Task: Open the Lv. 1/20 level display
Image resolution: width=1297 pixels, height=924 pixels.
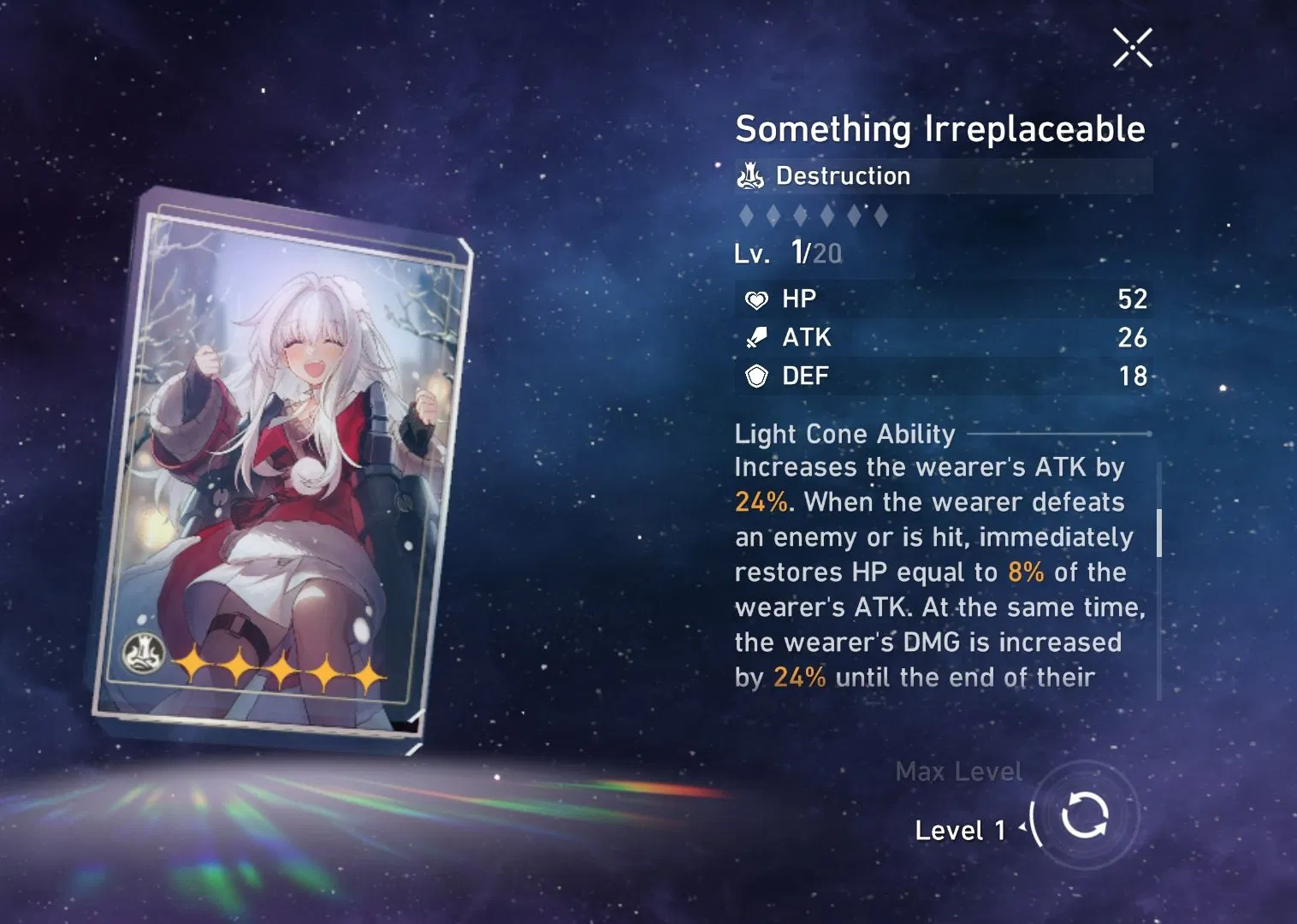Action: [786, 252]
